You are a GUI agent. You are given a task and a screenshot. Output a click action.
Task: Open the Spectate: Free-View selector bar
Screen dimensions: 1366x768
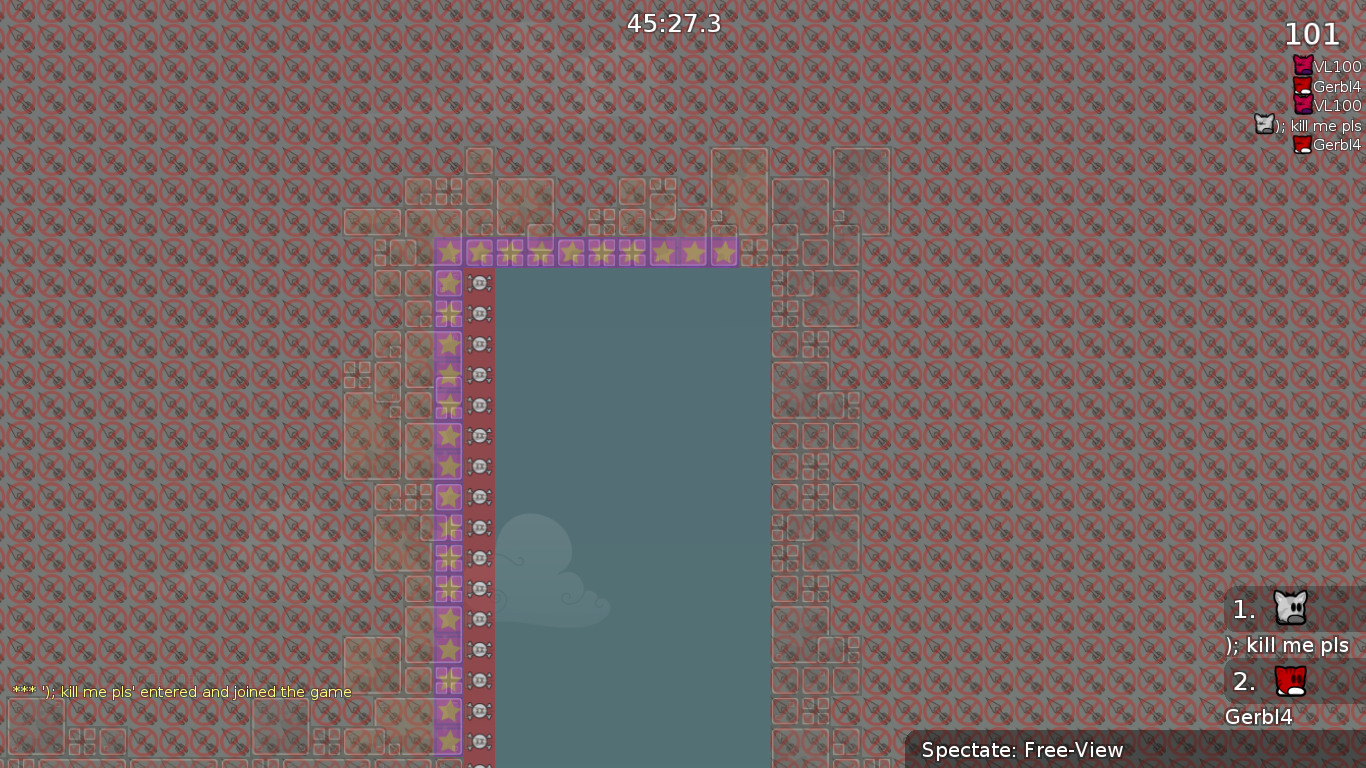pyautogui.click(x=1023, y=750)
